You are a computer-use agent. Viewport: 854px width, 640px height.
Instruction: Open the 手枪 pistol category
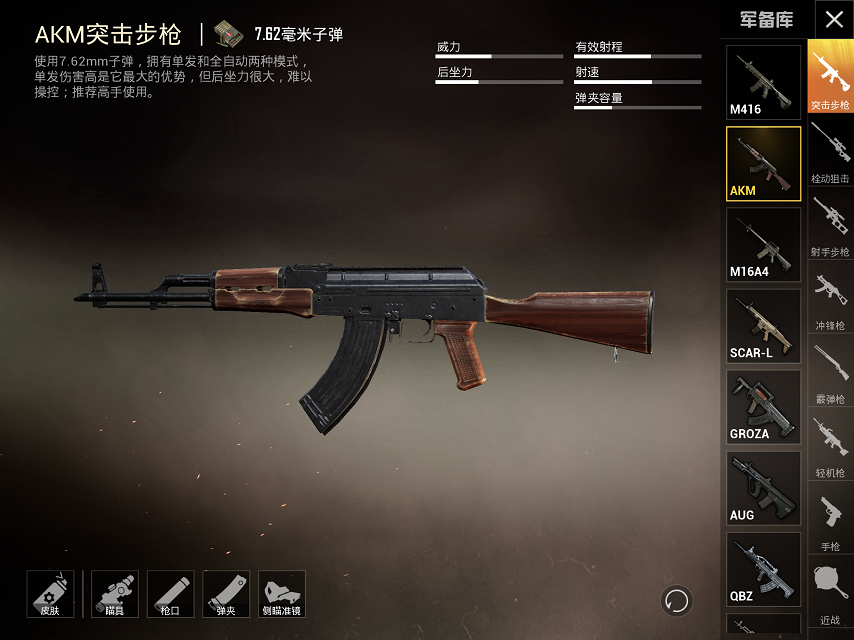830,520
